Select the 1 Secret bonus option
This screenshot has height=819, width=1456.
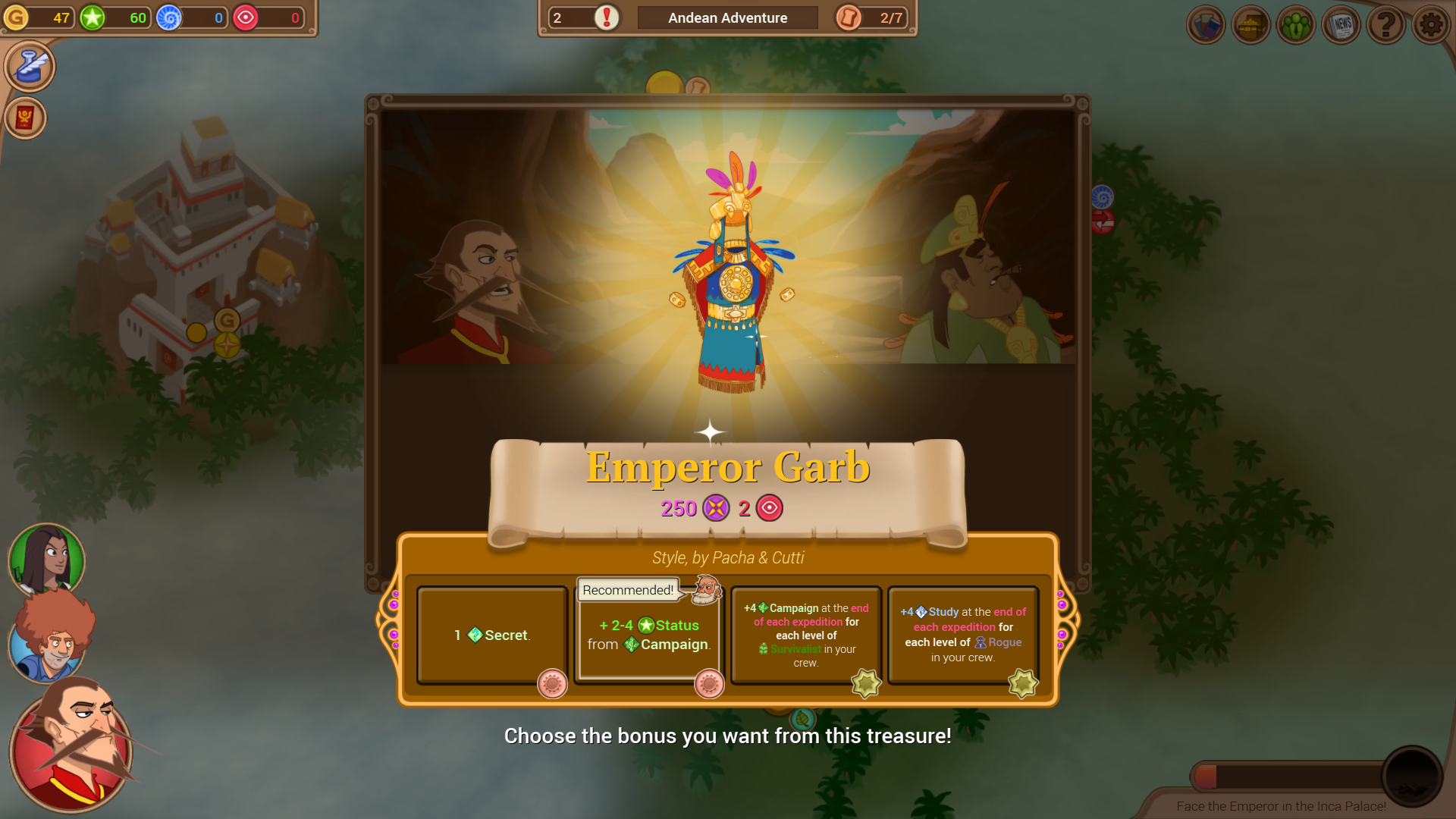491,635
